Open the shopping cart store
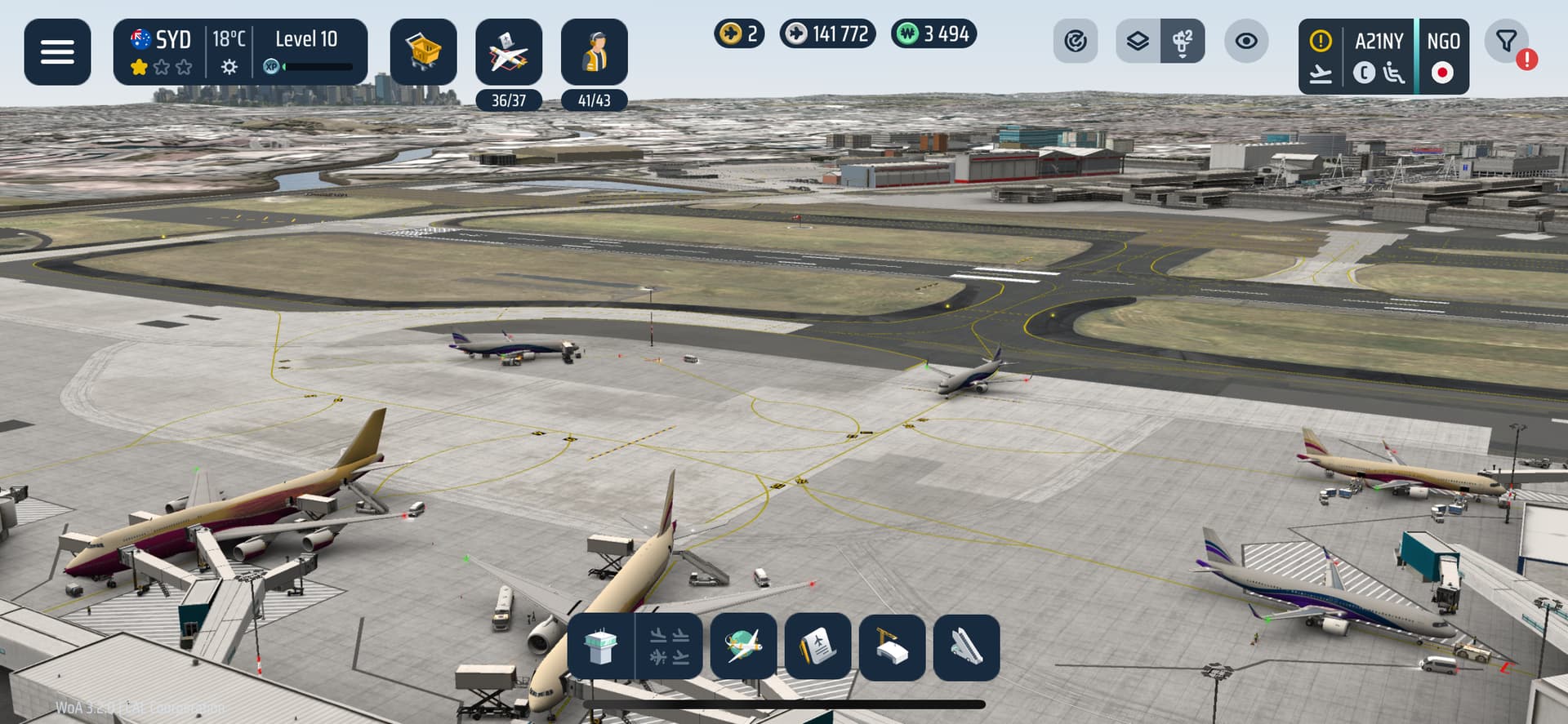The height and width of the screenshot is (724, 1568). 423,52
